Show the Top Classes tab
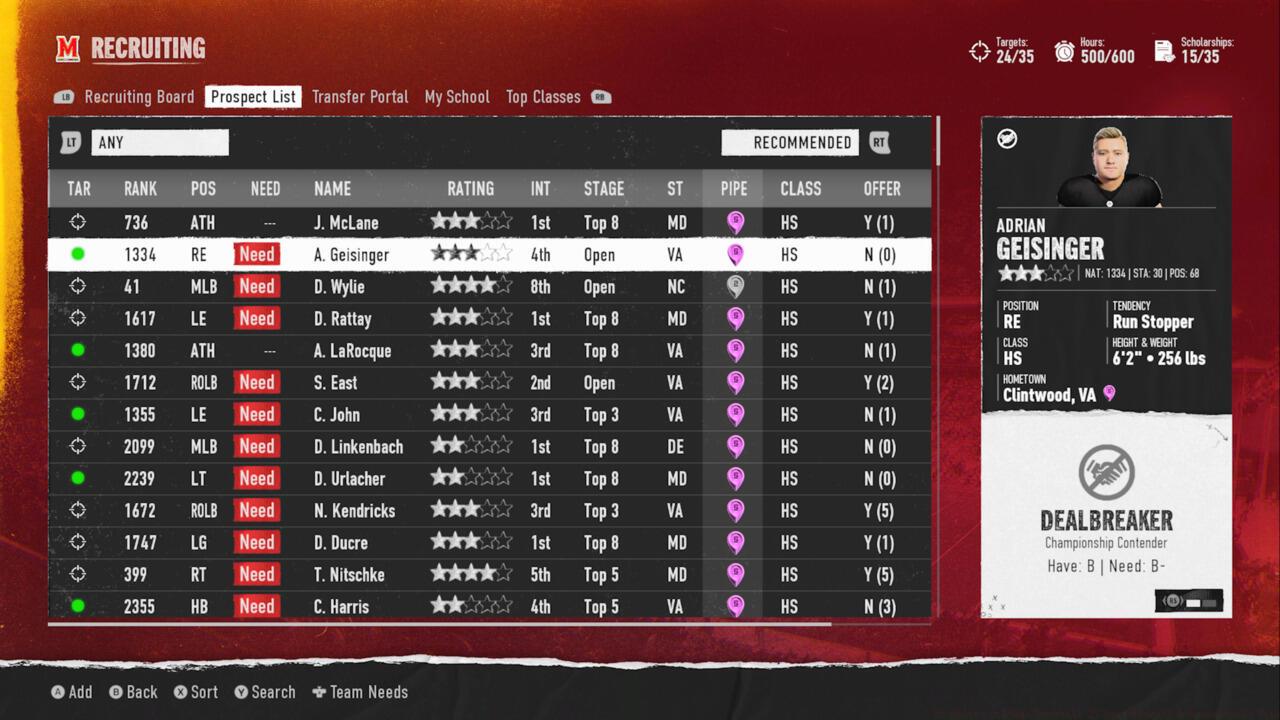The height and width of the screenshot is (720, 1280). pos(543,97)
